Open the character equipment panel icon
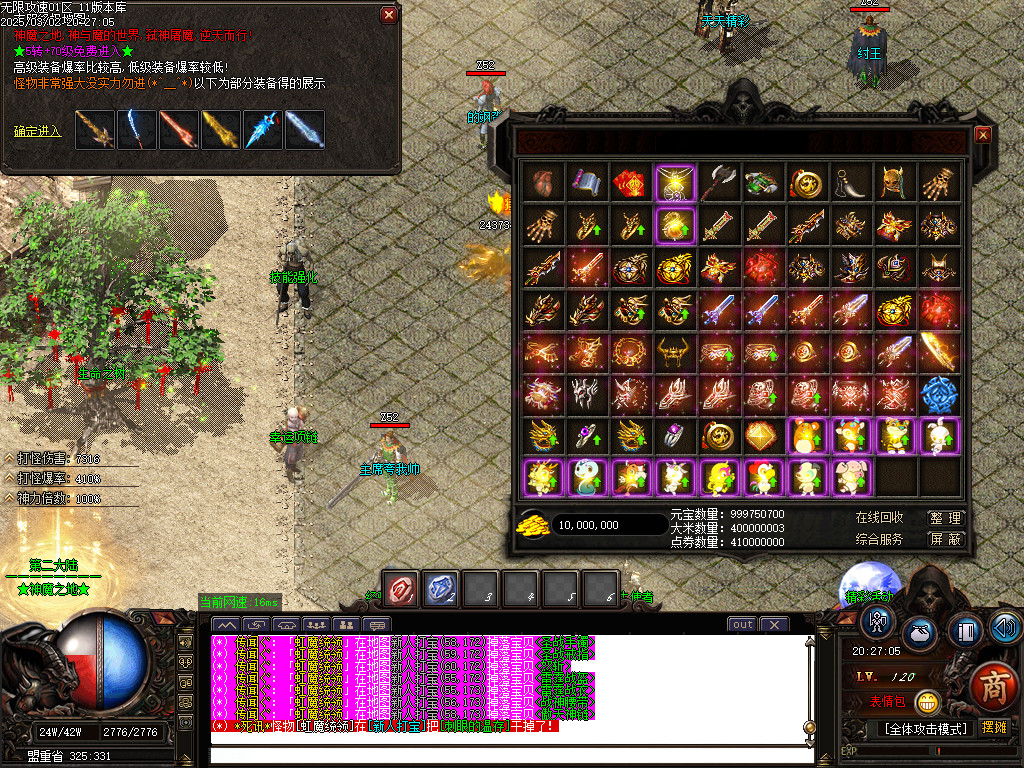The height and width of the screenshot is (768, 1024). [878, 623]
